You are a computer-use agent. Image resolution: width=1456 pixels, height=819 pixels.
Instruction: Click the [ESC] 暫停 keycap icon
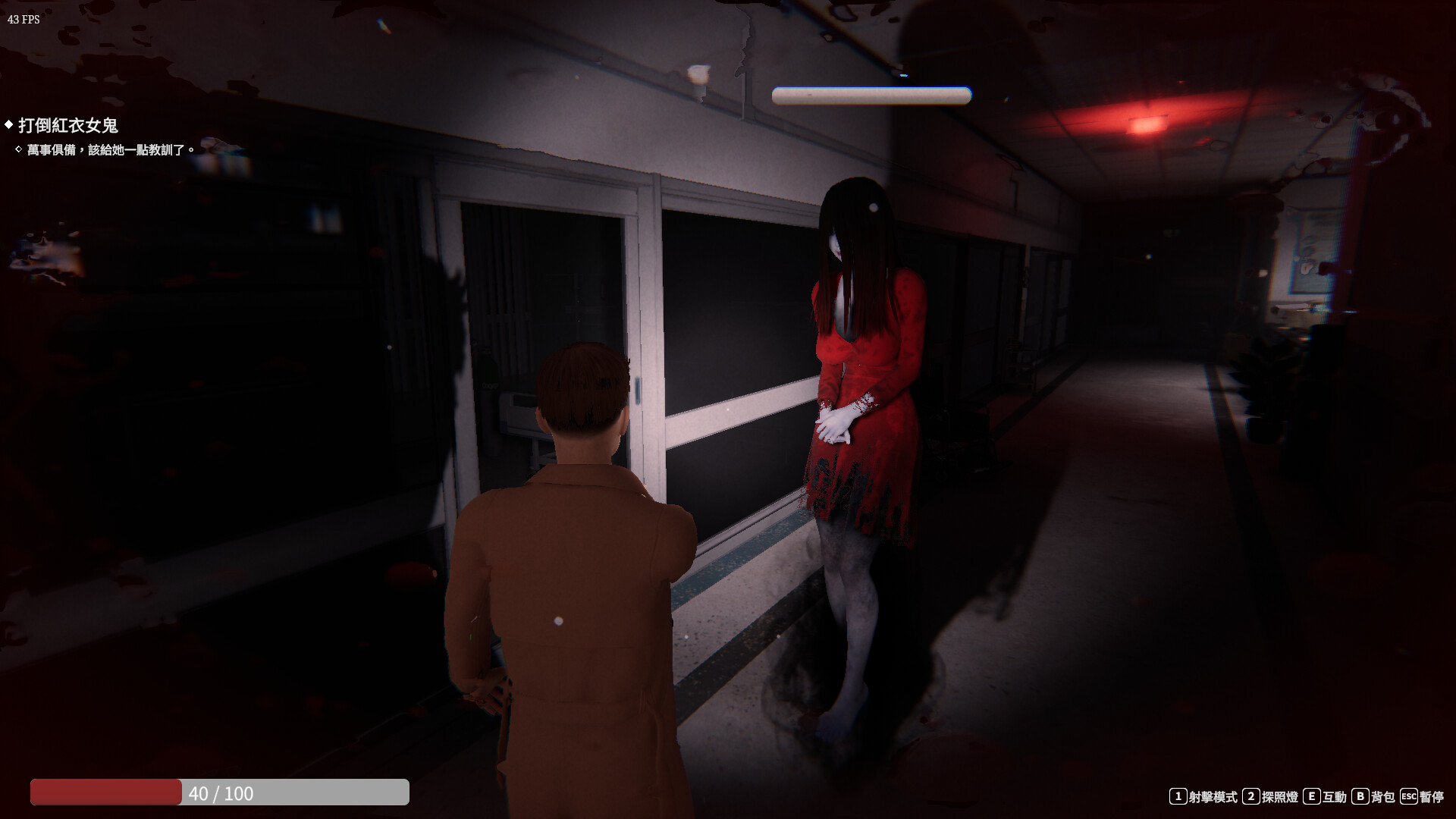pyautogui.click(x=1409, y=796)
